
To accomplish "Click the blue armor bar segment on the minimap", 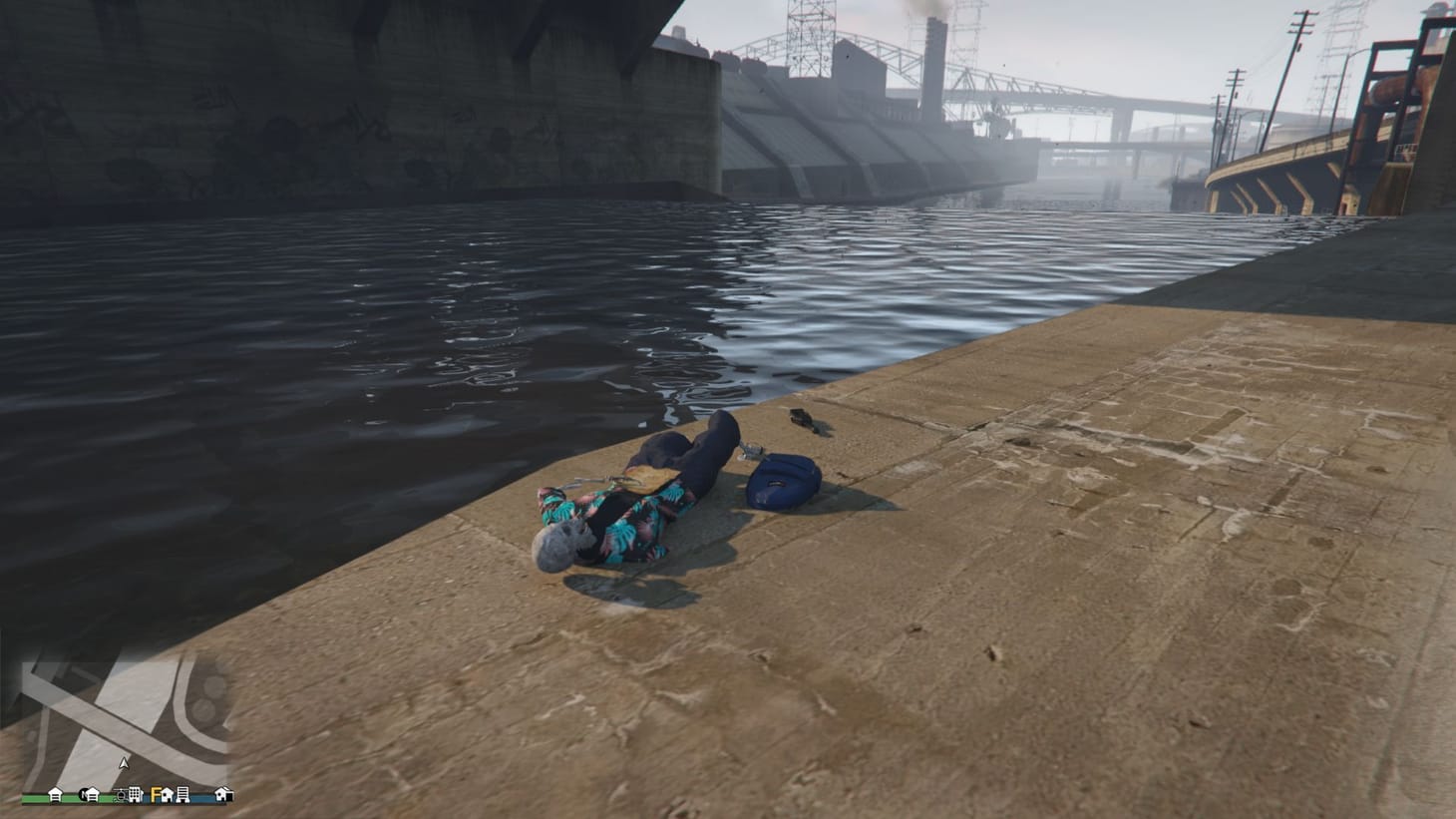I will tap(199, 797).
